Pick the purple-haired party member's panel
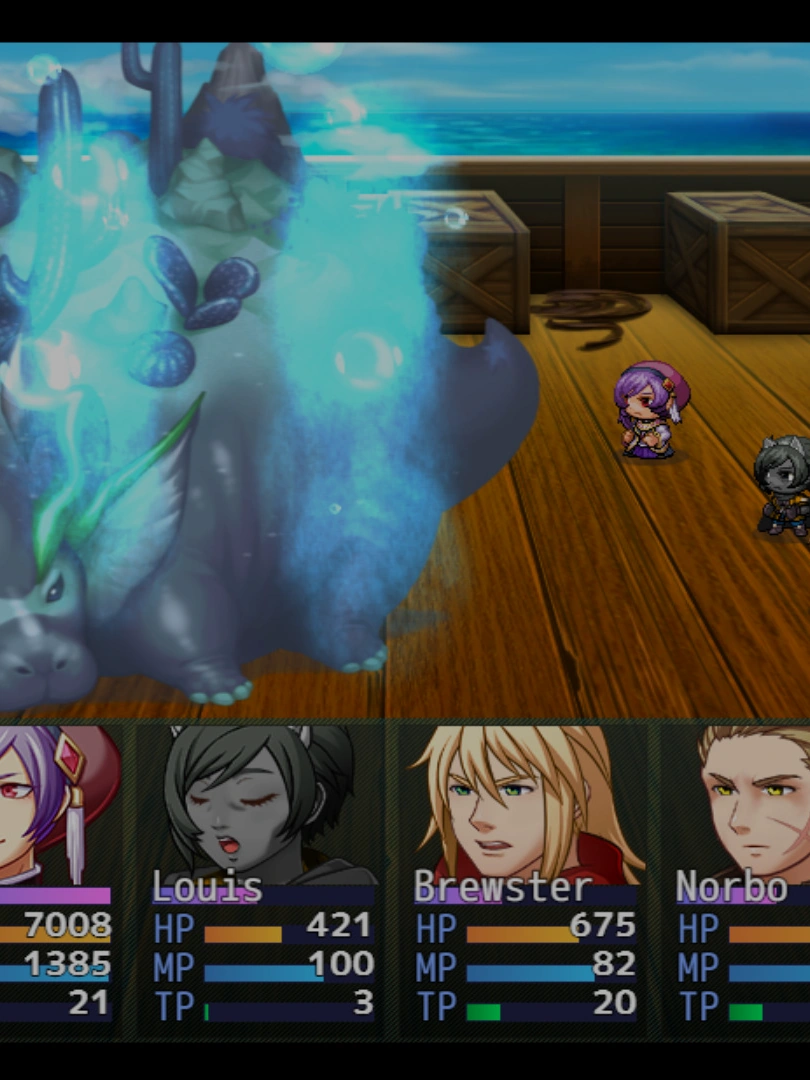 coord(56,880)
